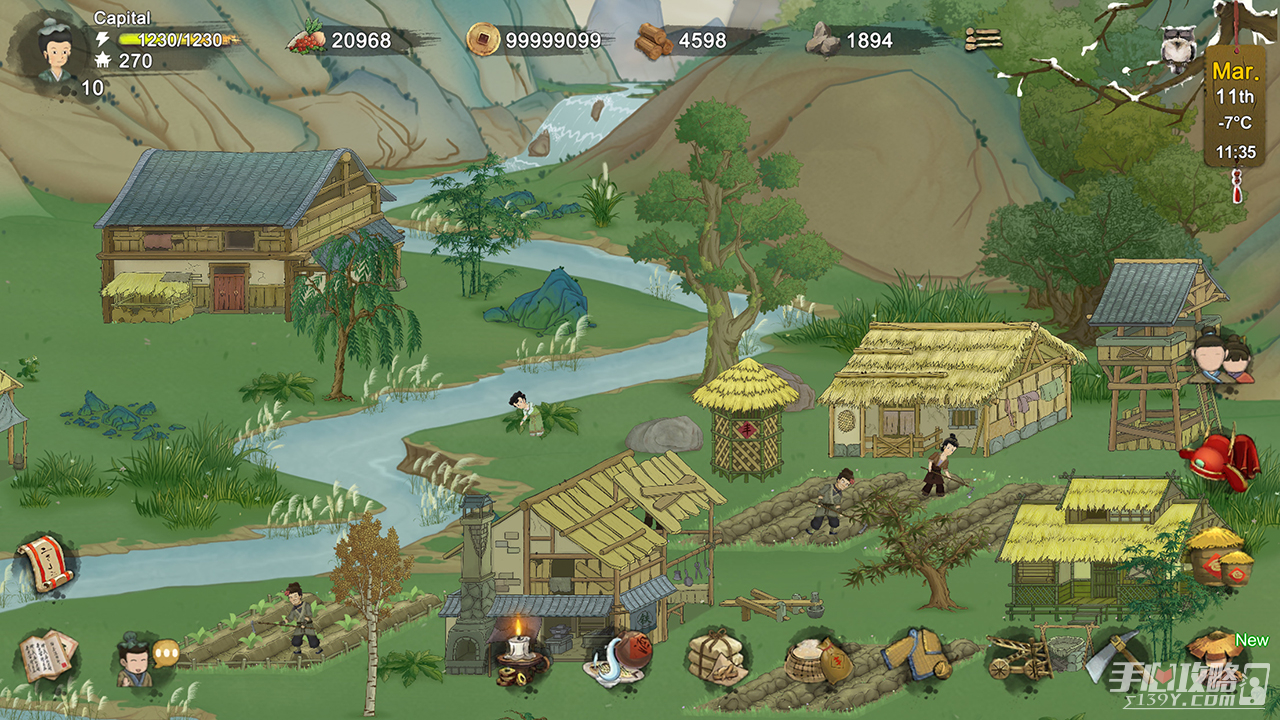Expand the resource list menu icon
The image size is (1280, 720).
click(982, 40)
